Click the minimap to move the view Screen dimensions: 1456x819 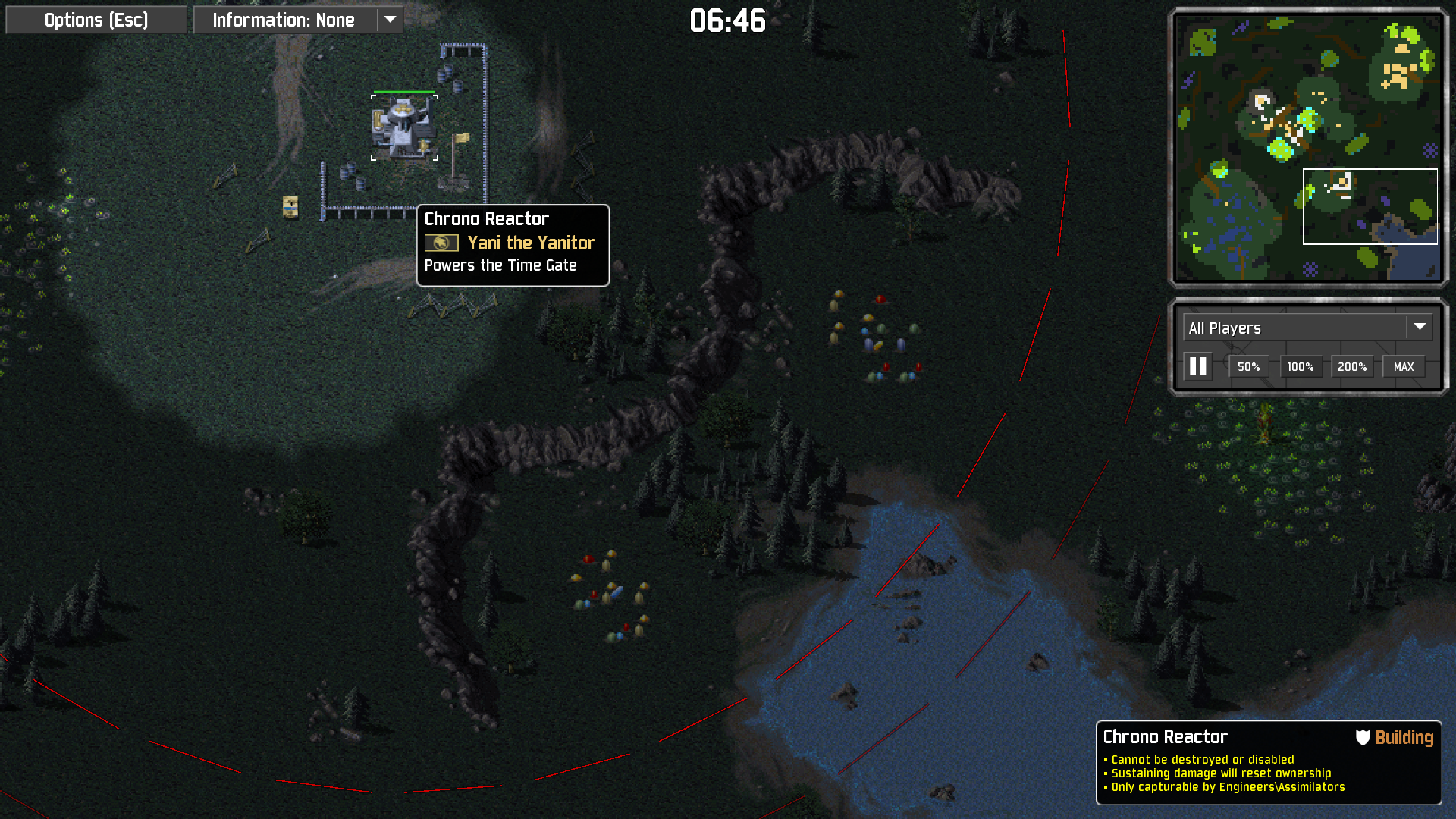[x=1307, y=147]
